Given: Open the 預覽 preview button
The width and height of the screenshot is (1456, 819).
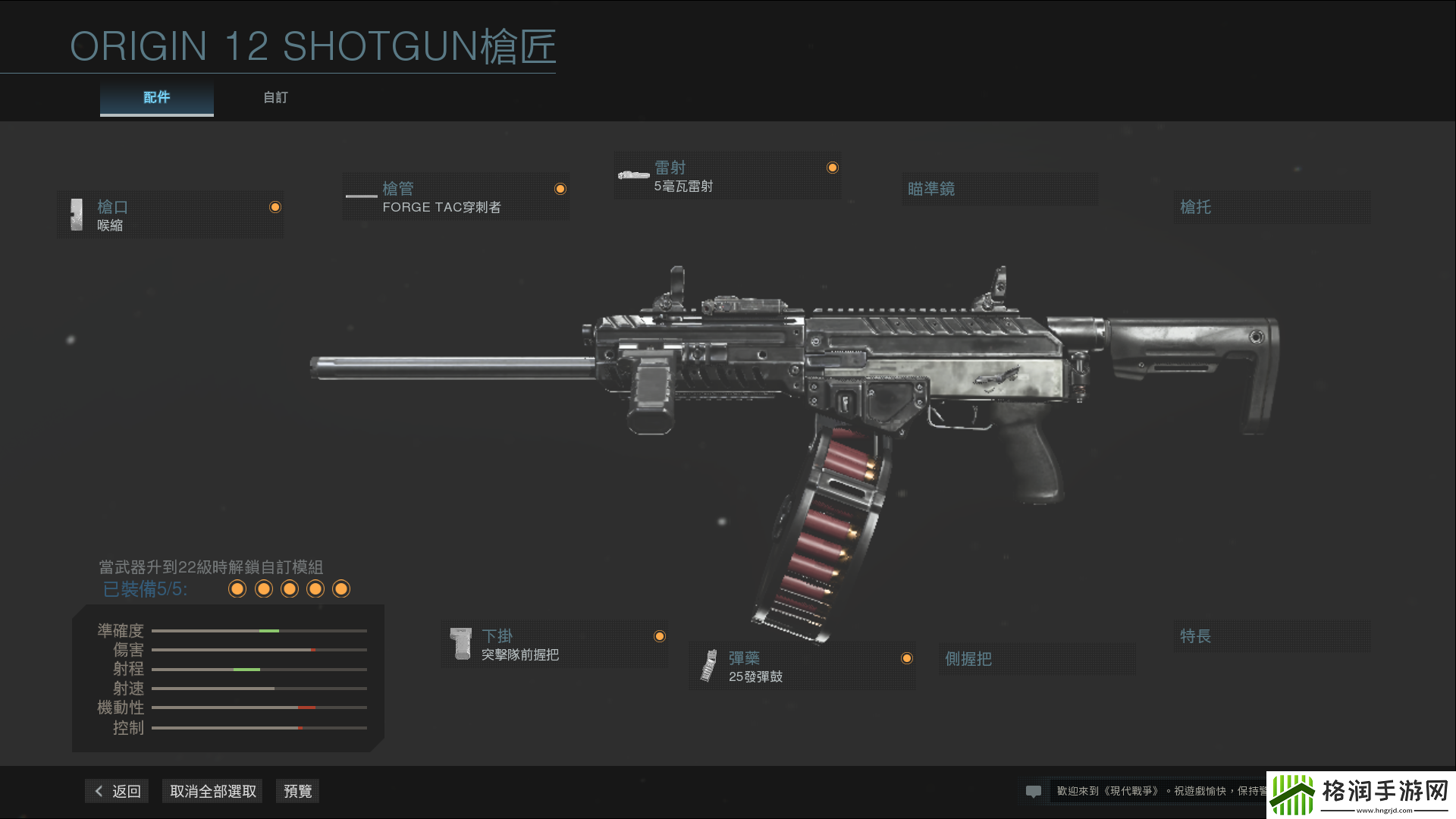Looking at the screenshot, I should [x=297, y=791].
